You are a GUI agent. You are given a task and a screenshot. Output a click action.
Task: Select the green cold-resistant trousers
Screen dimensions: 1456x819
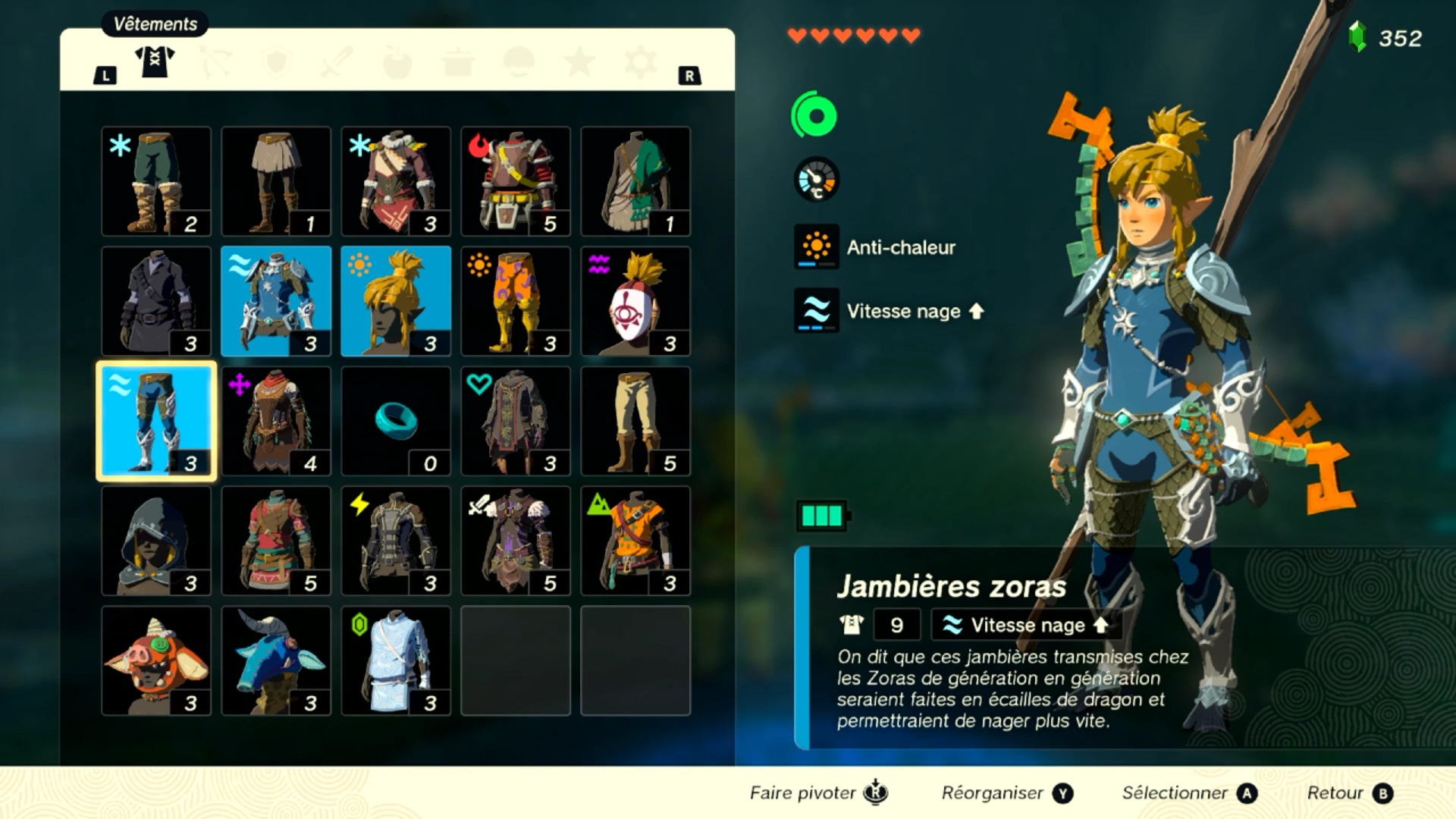[156, 182]
